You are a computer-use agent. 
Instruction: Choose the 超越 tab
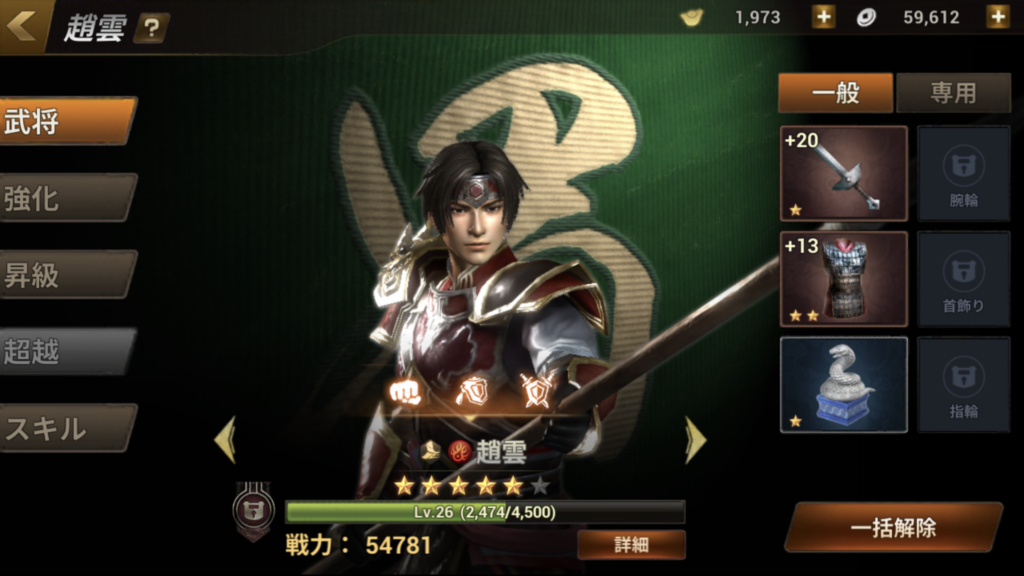(x=66, y=351)
